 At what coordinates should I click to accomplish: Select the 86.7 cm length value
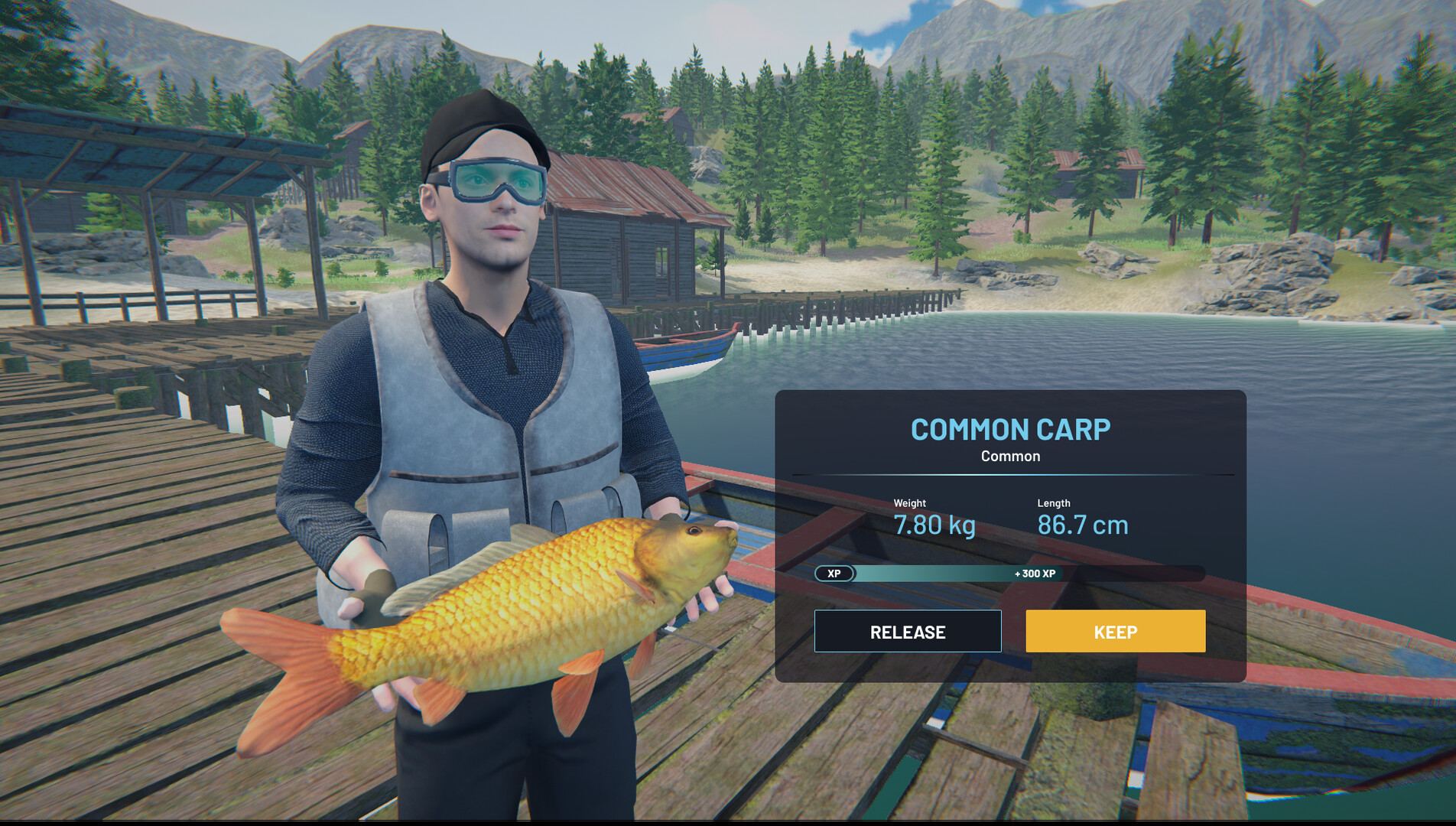(1082, 525)
